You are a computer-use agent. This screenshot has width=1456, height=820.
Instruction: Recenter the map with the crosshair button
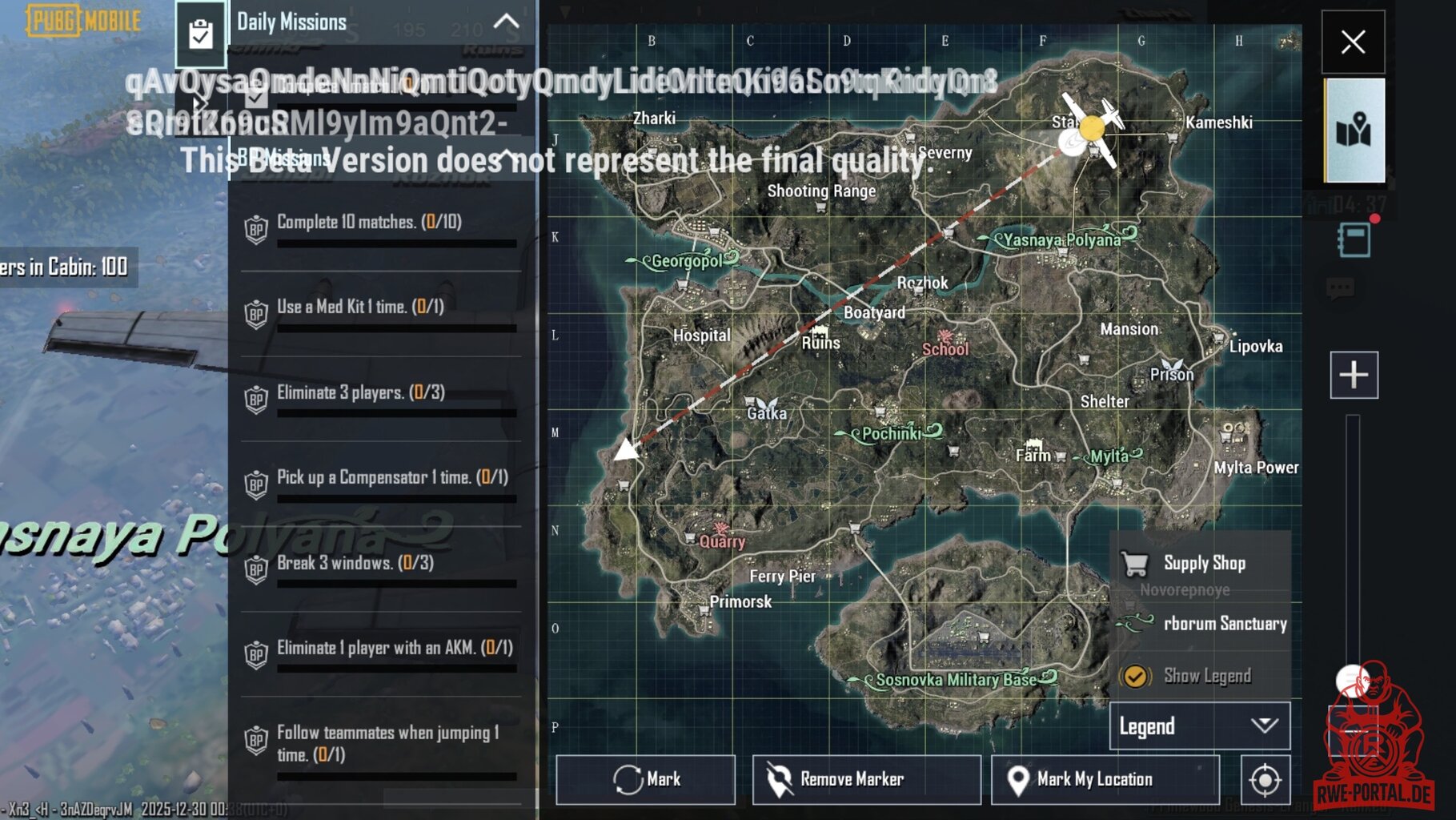(1265, 779)
